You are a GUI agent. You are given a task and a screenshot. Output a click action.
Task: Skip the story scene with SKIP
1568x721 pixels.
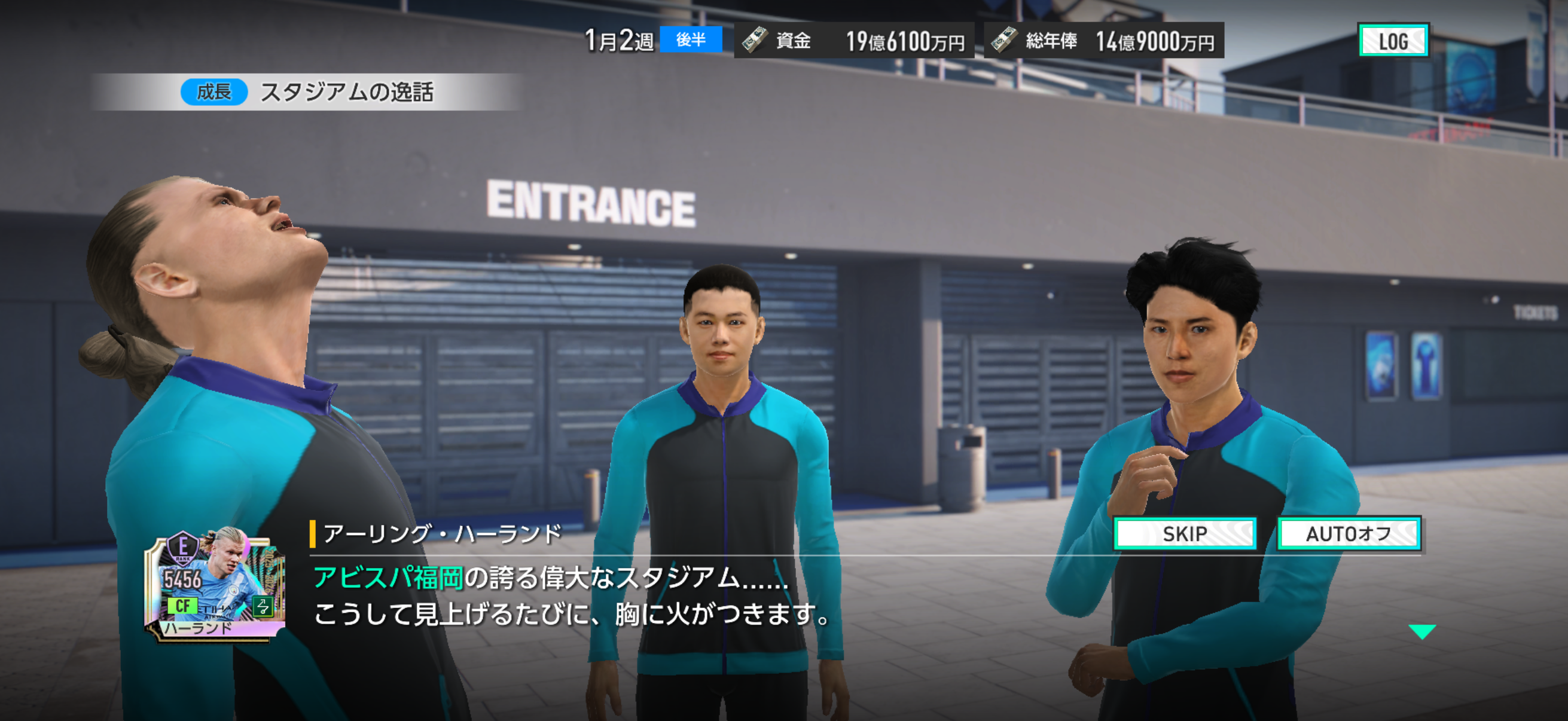(1185, 534)
